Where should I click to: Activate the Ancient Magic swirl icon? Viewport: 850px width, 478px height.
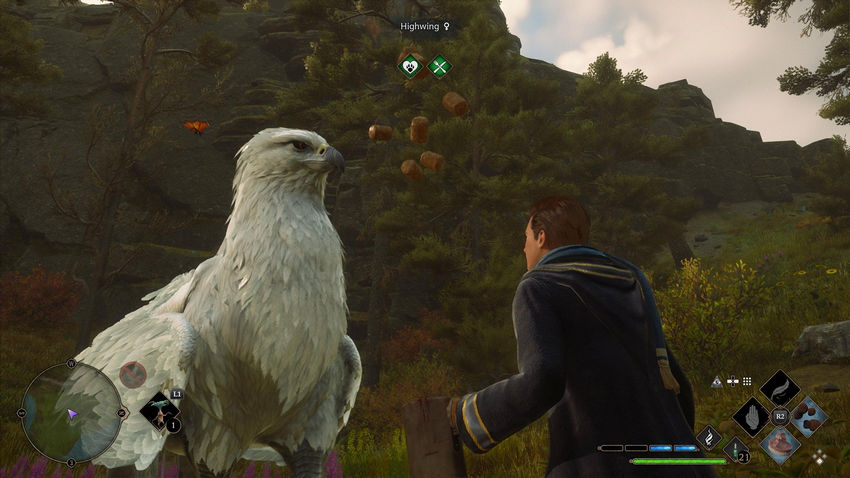(x=709, y=437)
